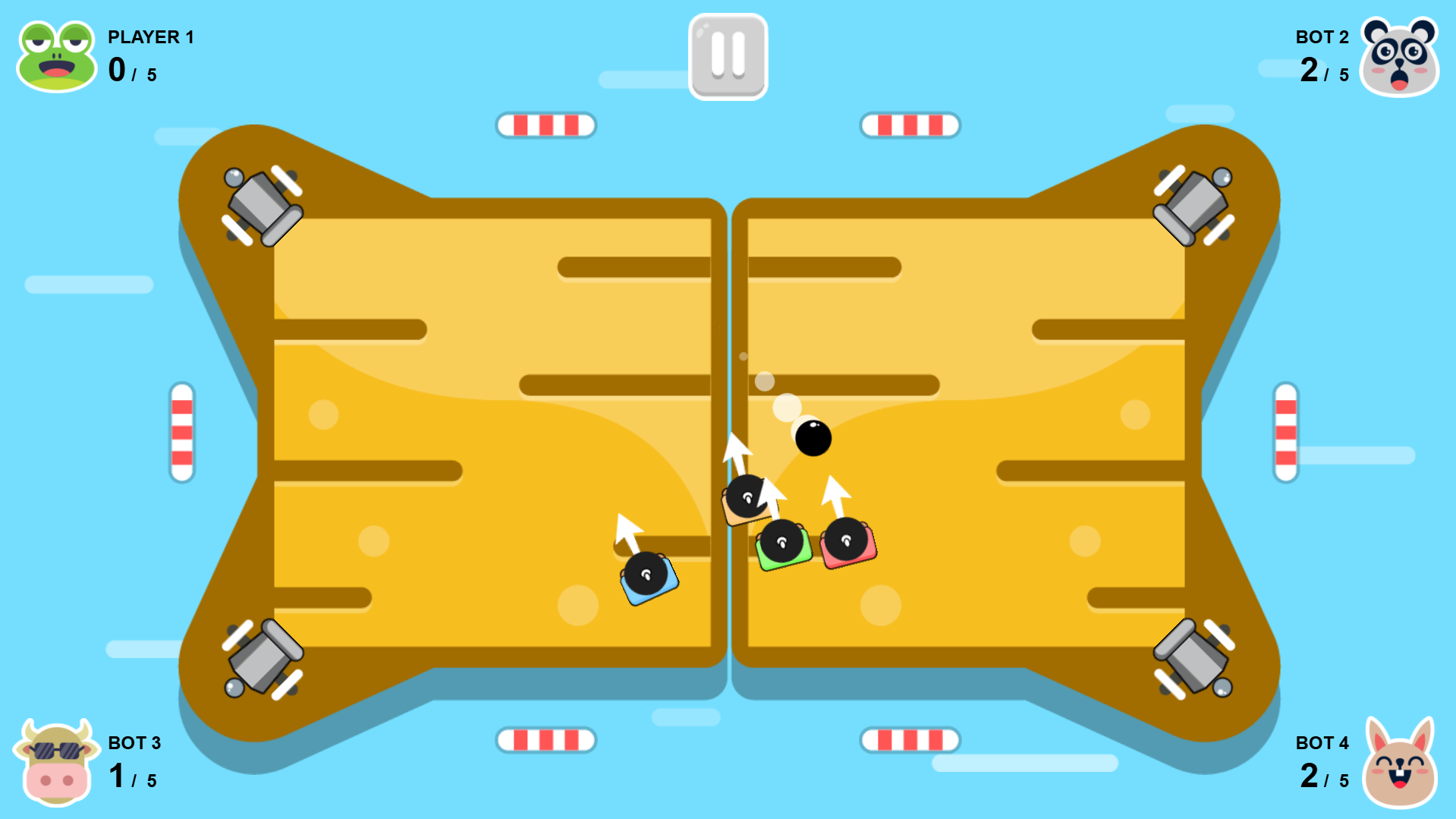Select the green player puck

tap(783, 544)
